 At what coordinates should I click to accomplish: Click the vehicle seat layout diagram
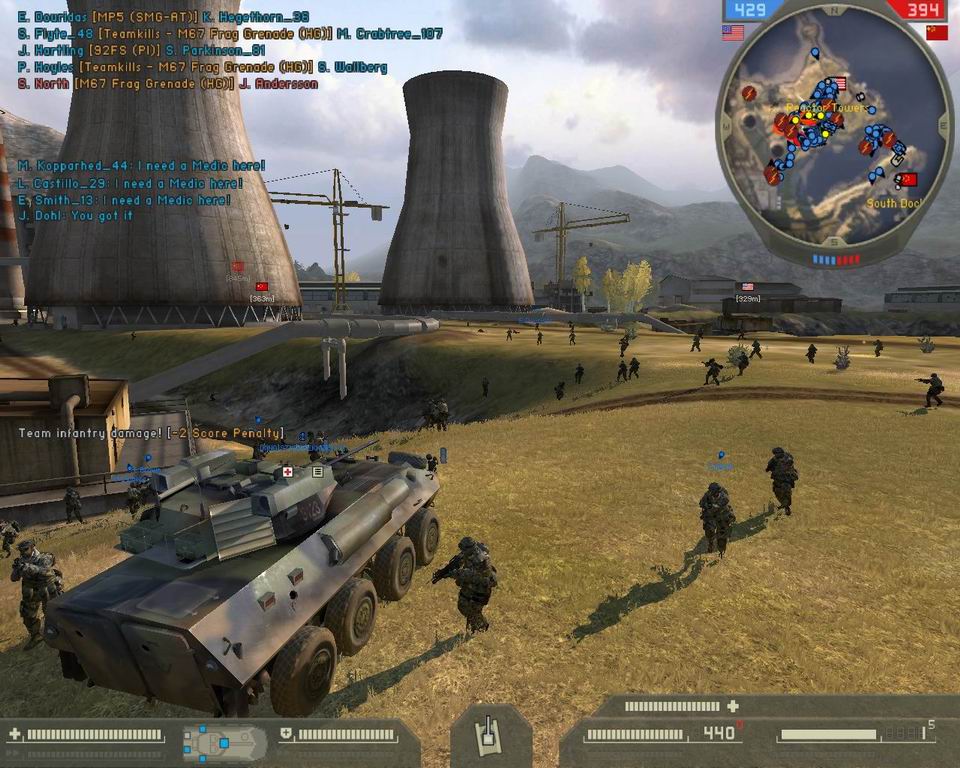(x=224, y=742)
